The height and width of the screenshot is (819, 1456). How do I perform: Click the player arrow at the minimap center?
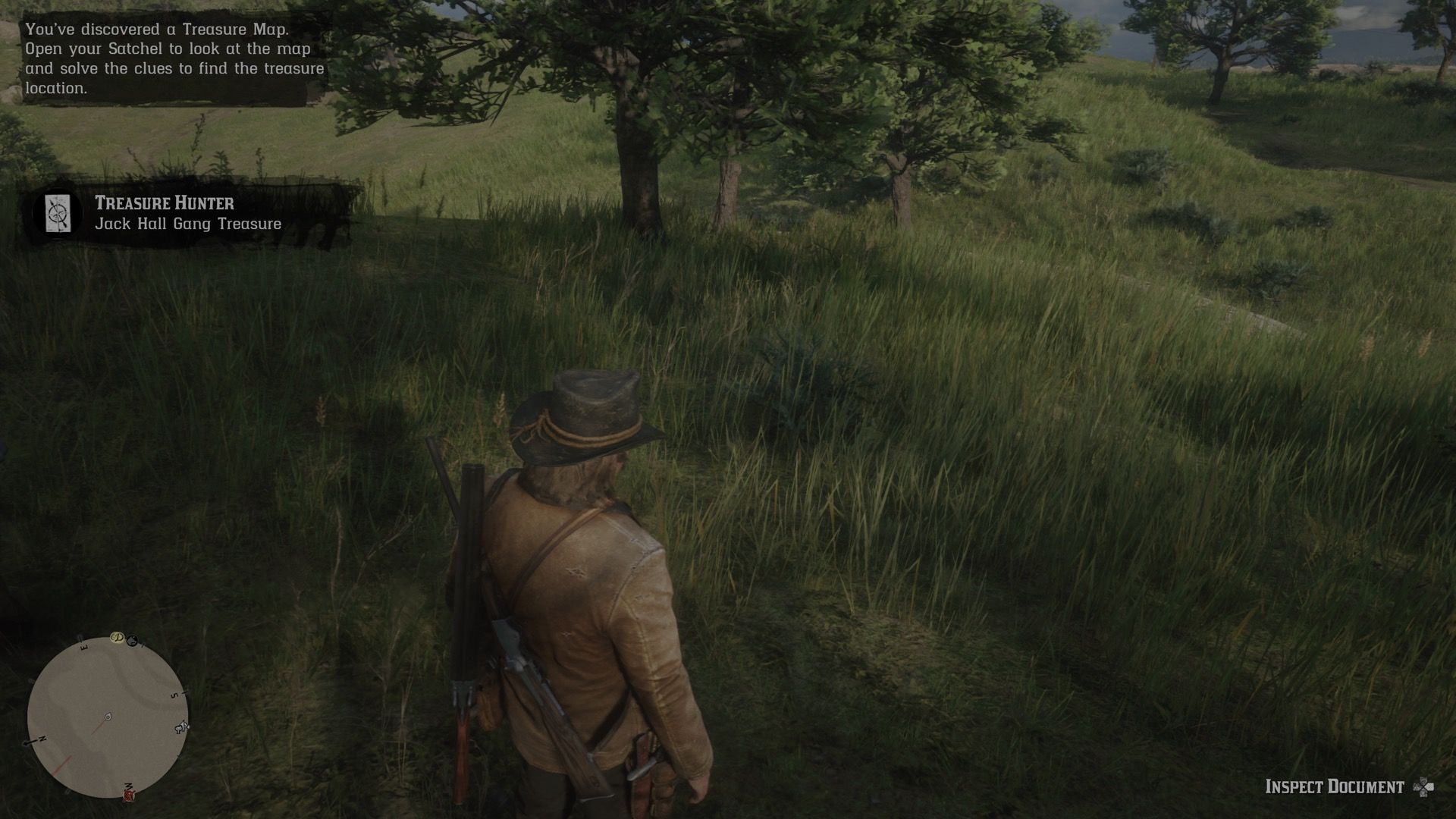point(108,717)
